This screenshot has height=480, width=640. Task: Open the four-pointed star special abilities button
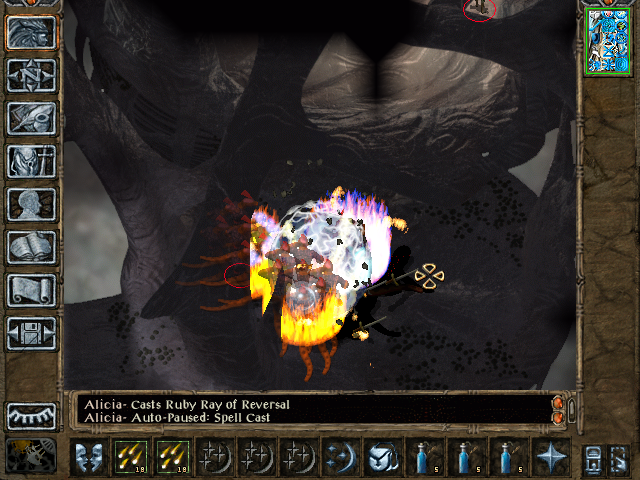551,457
